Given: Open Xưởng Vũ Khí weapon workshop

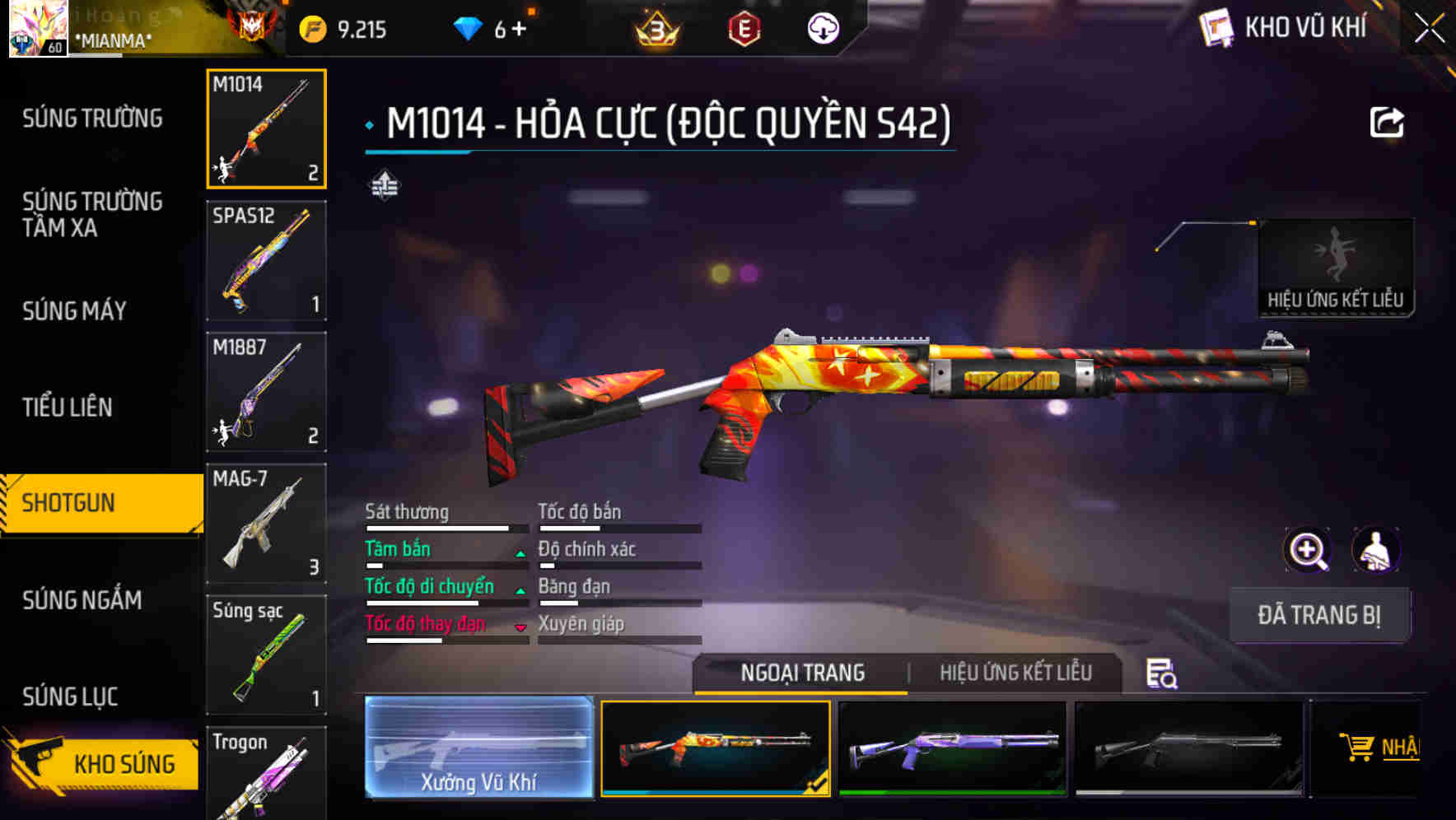Looking at the screenshot, I should pos(478,748).
